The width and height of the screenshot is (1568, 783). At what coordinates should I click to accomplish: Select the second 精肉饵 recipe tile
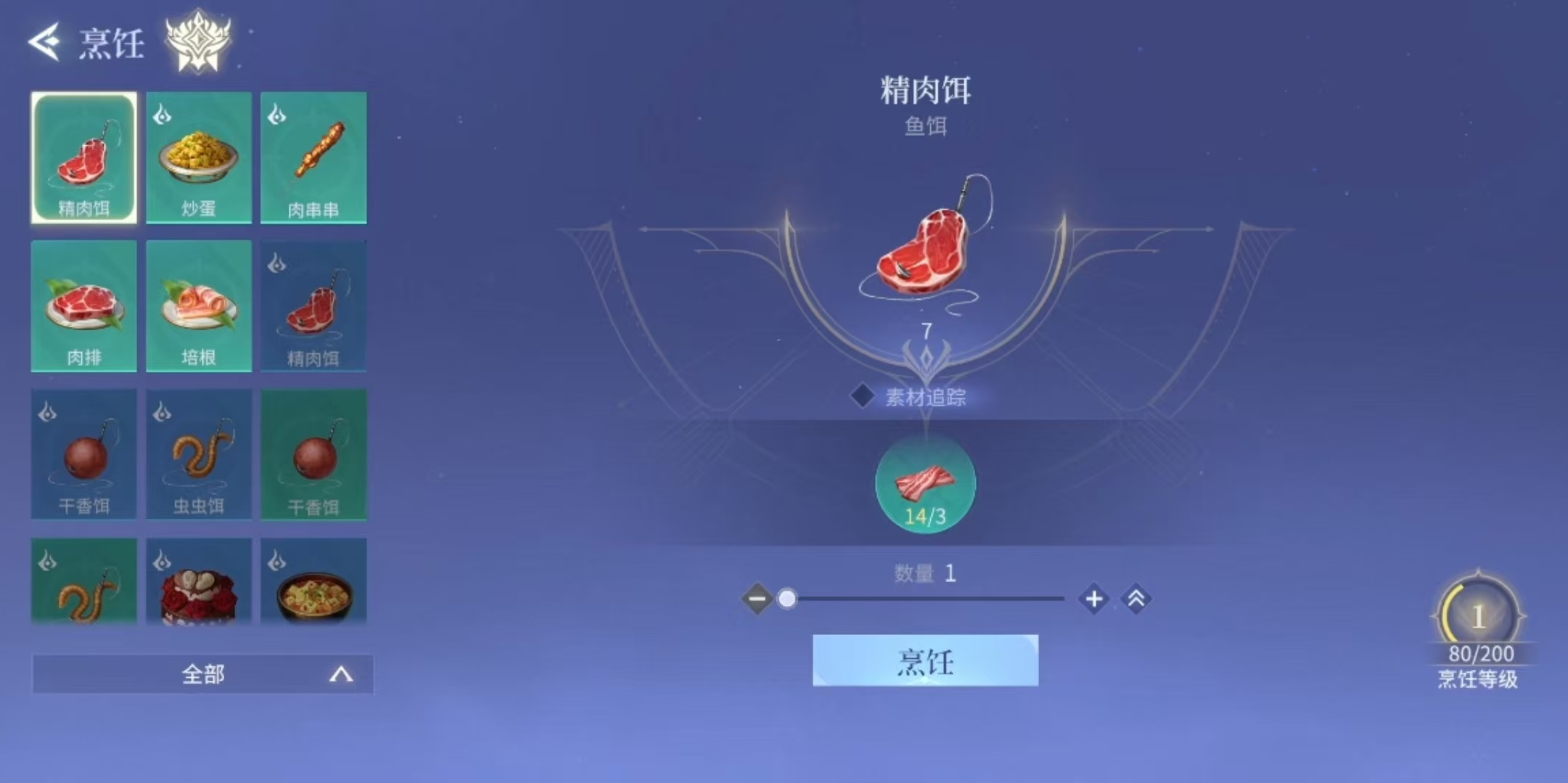pos(313,305)
